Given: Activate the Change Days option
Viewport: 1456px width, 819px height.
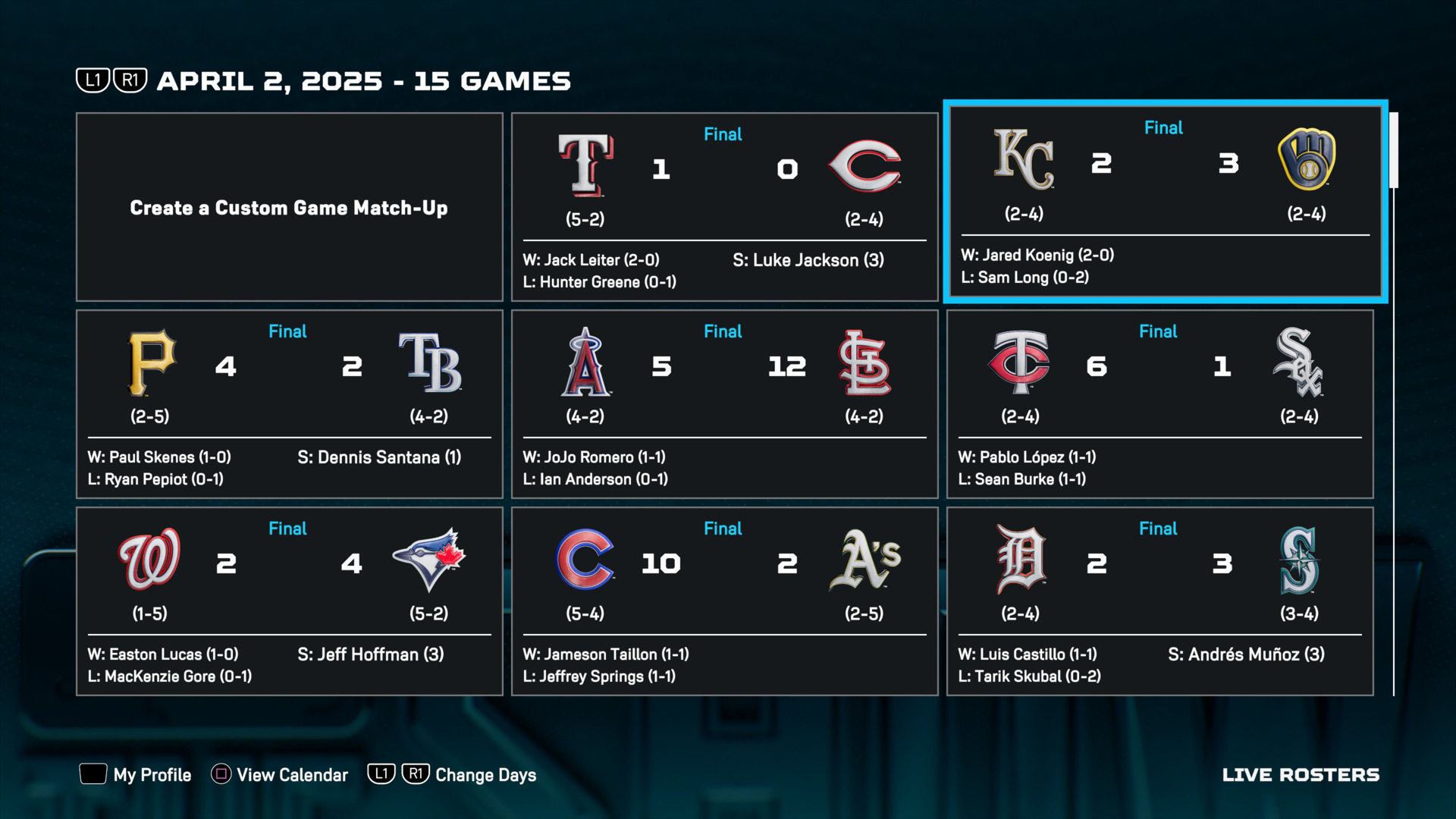Looking at the screenshot, I should click(x=453, y=774).
